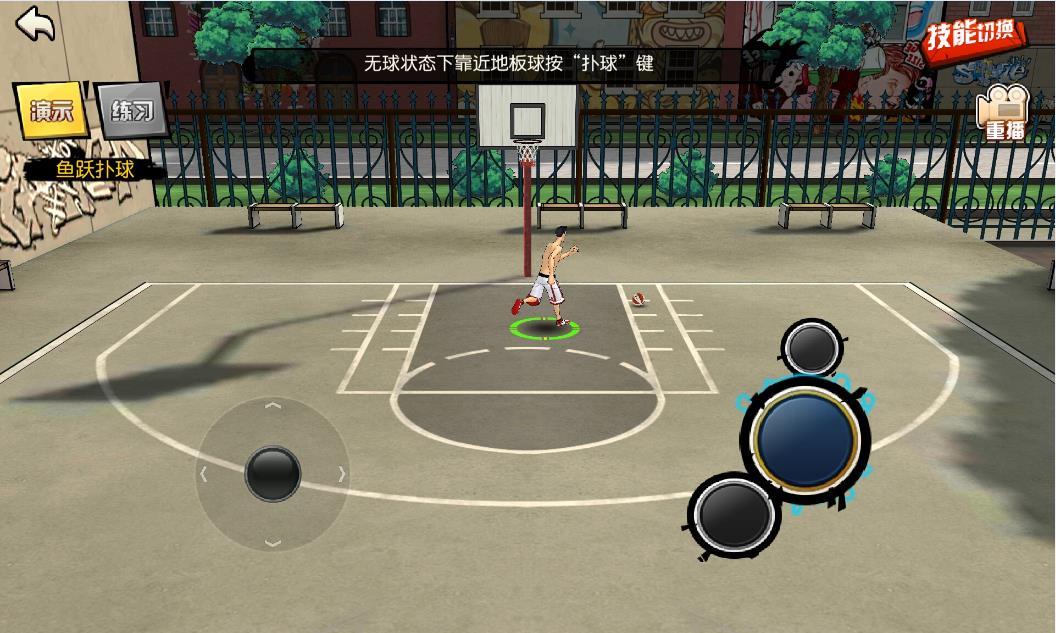Viewport: 1056px width, 633px height.
Task: Switch to the 演示 demo tab
Action: click(x=51, y=112)
